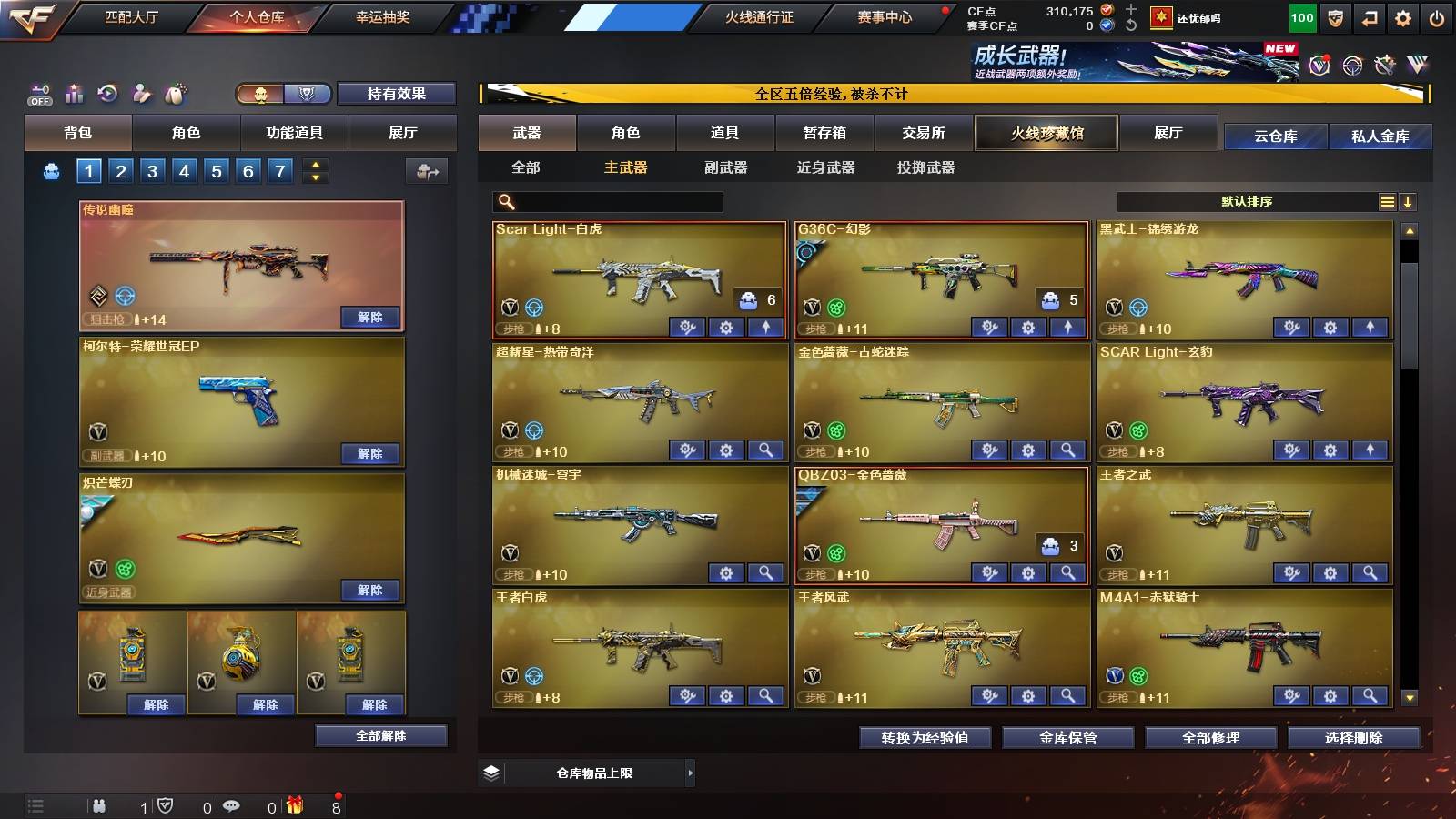The width and height of the screenshot is (1456, 819).
Task: Click the gear modification icon on Scar Light-白虎
Action: point(726,327)
